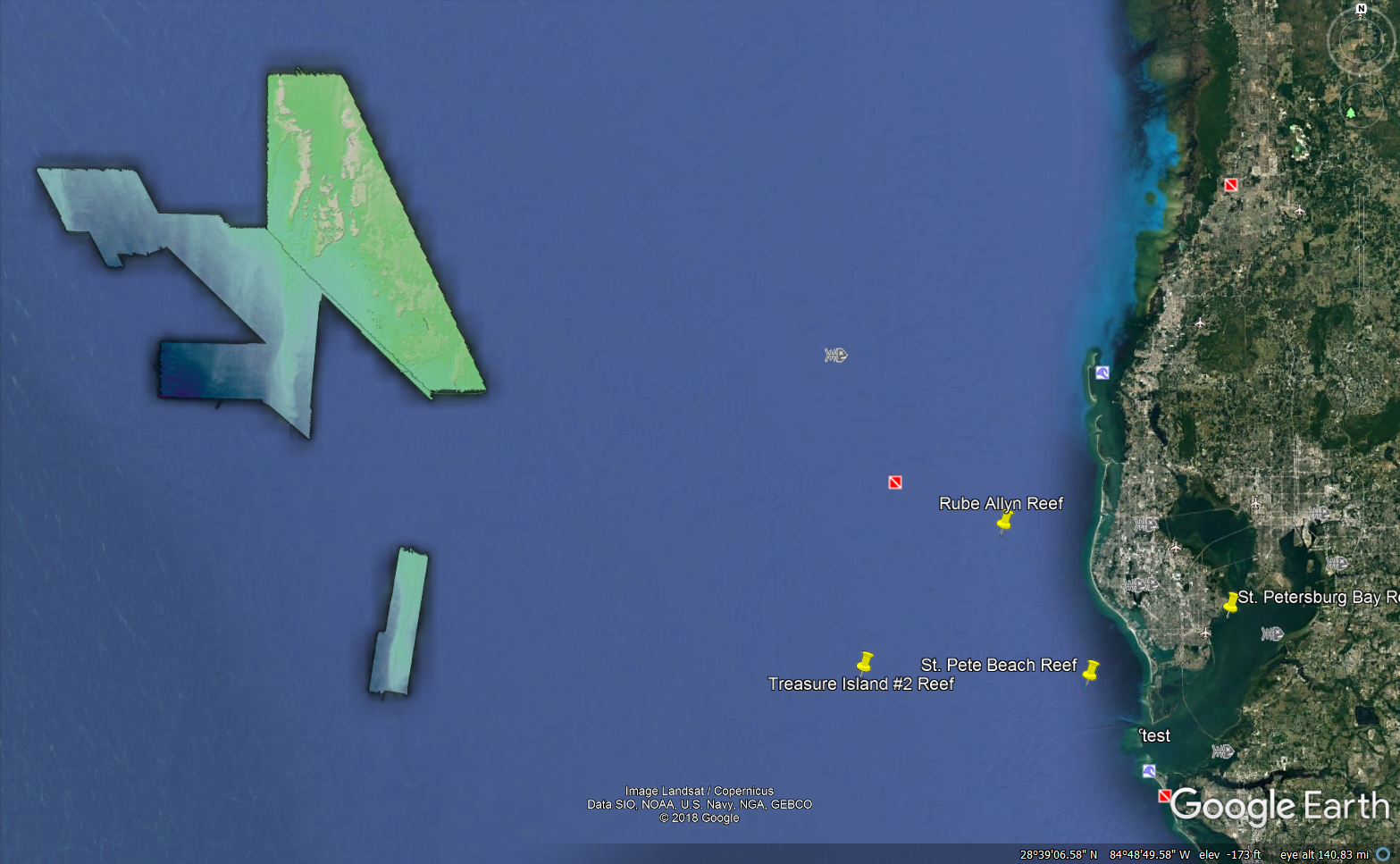
Task: Click the surf wave icon near the barrier island
Action: click(x=1102, y=373)
